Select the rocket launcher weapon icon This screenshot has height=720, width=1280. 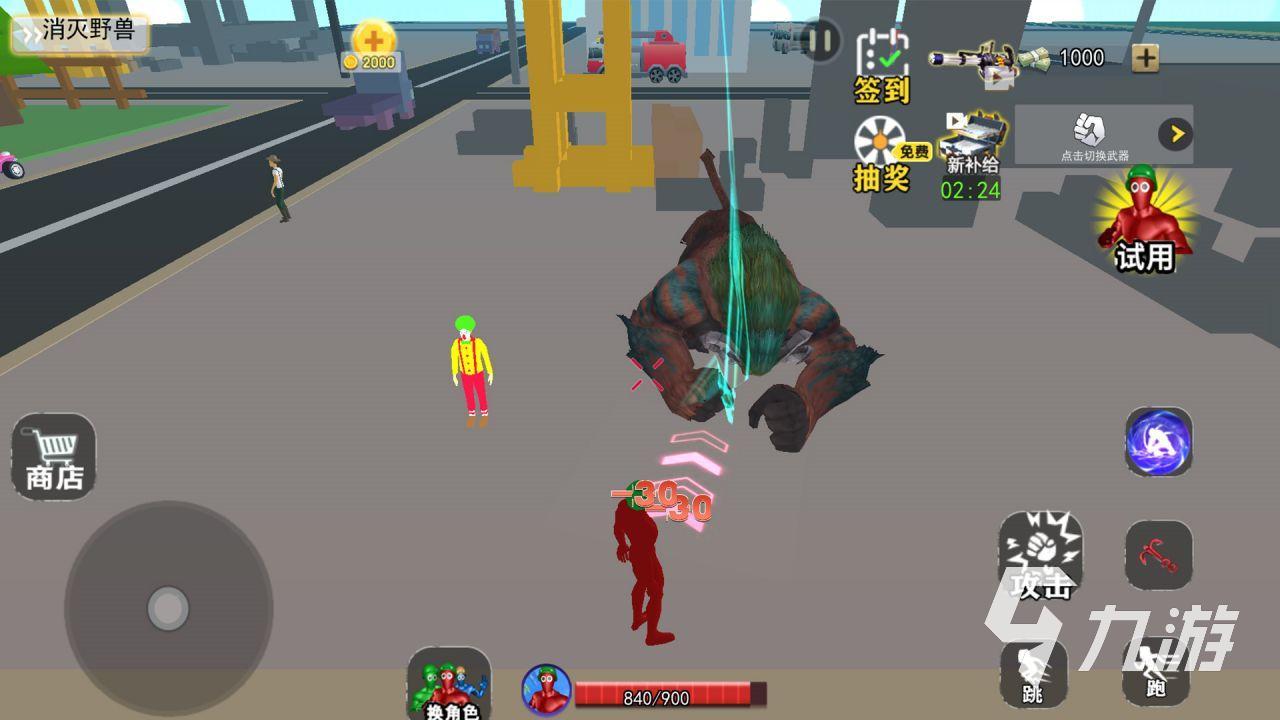coord(972,60)
